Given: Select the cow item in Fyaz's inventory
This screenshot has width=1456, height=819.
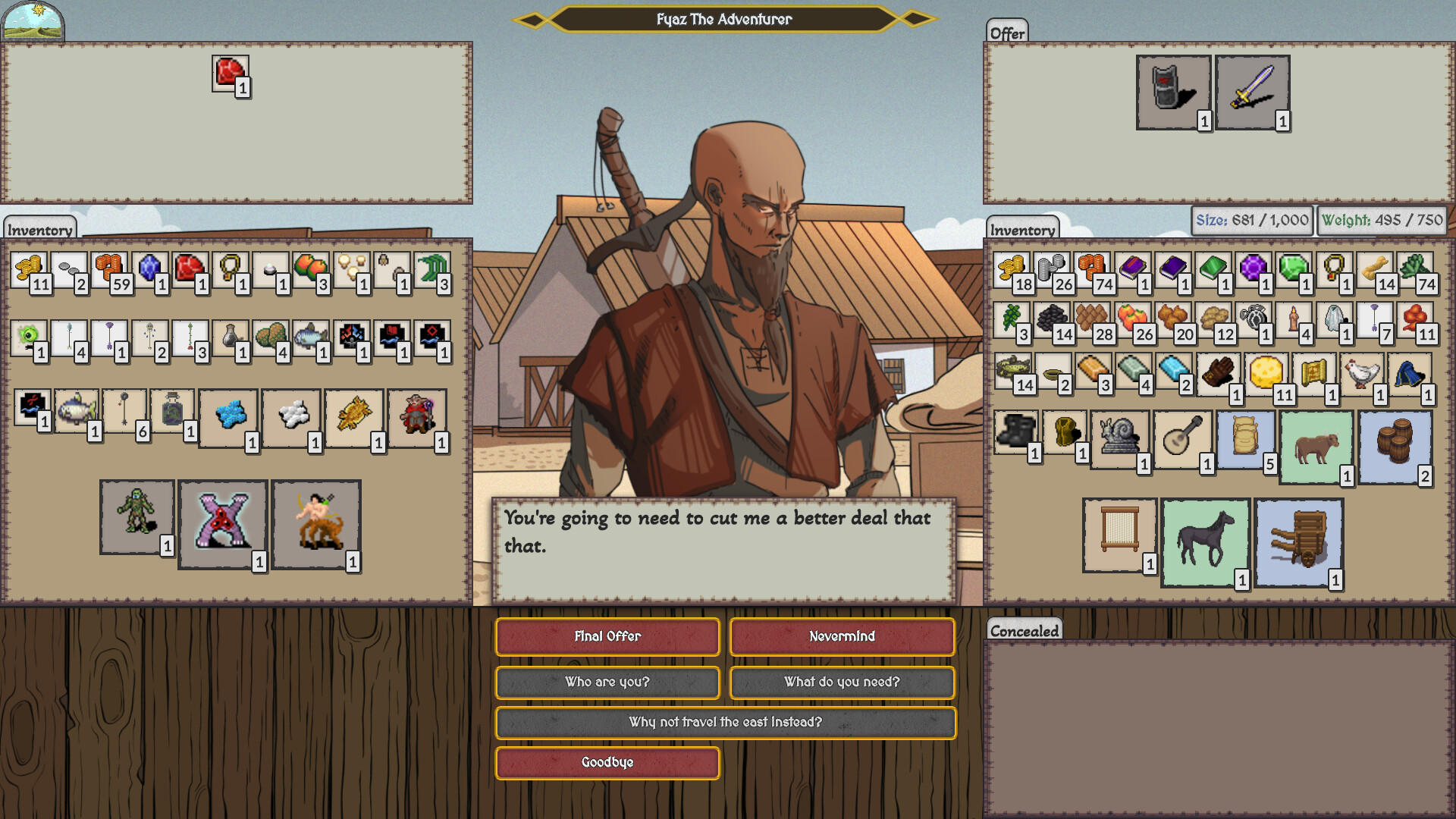Looking at the screenshot, I should (x=1316, y=447).
